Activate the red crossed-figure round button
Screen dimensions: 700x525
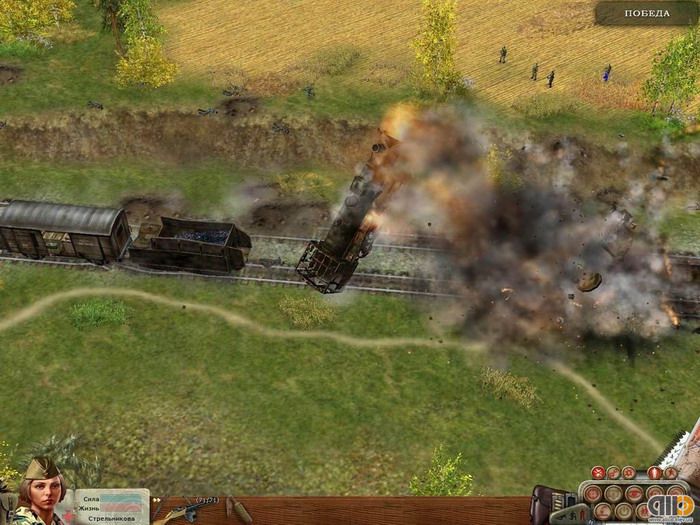598,472
